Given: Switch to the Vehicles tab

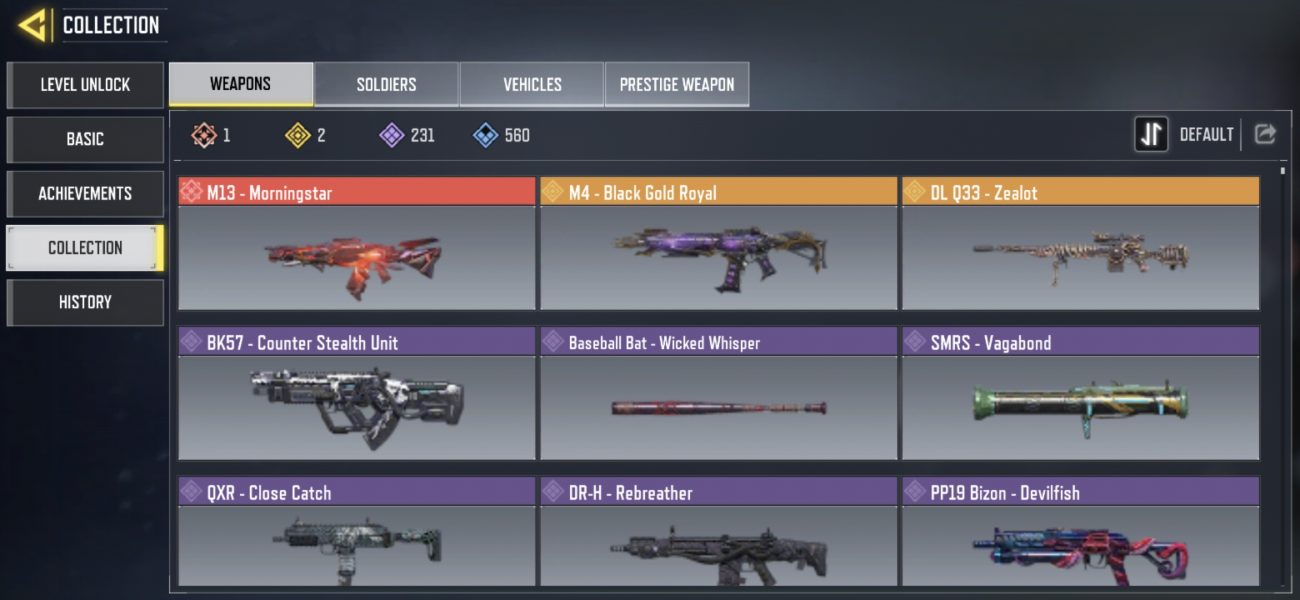Looking at the screenshot, I should tap(532, 84).
